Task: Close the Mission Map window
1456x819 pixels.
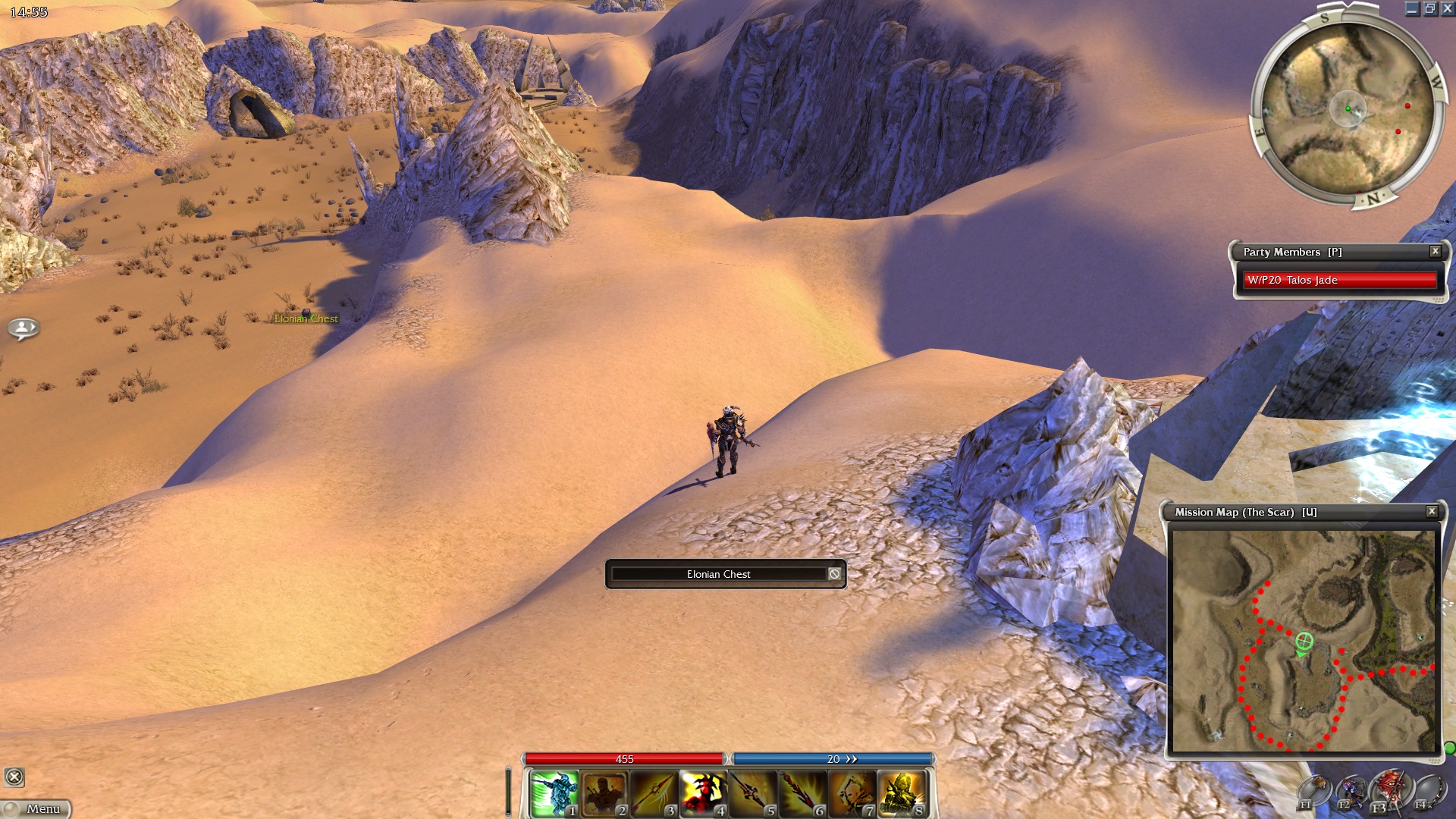Action: pos(1432,511)
